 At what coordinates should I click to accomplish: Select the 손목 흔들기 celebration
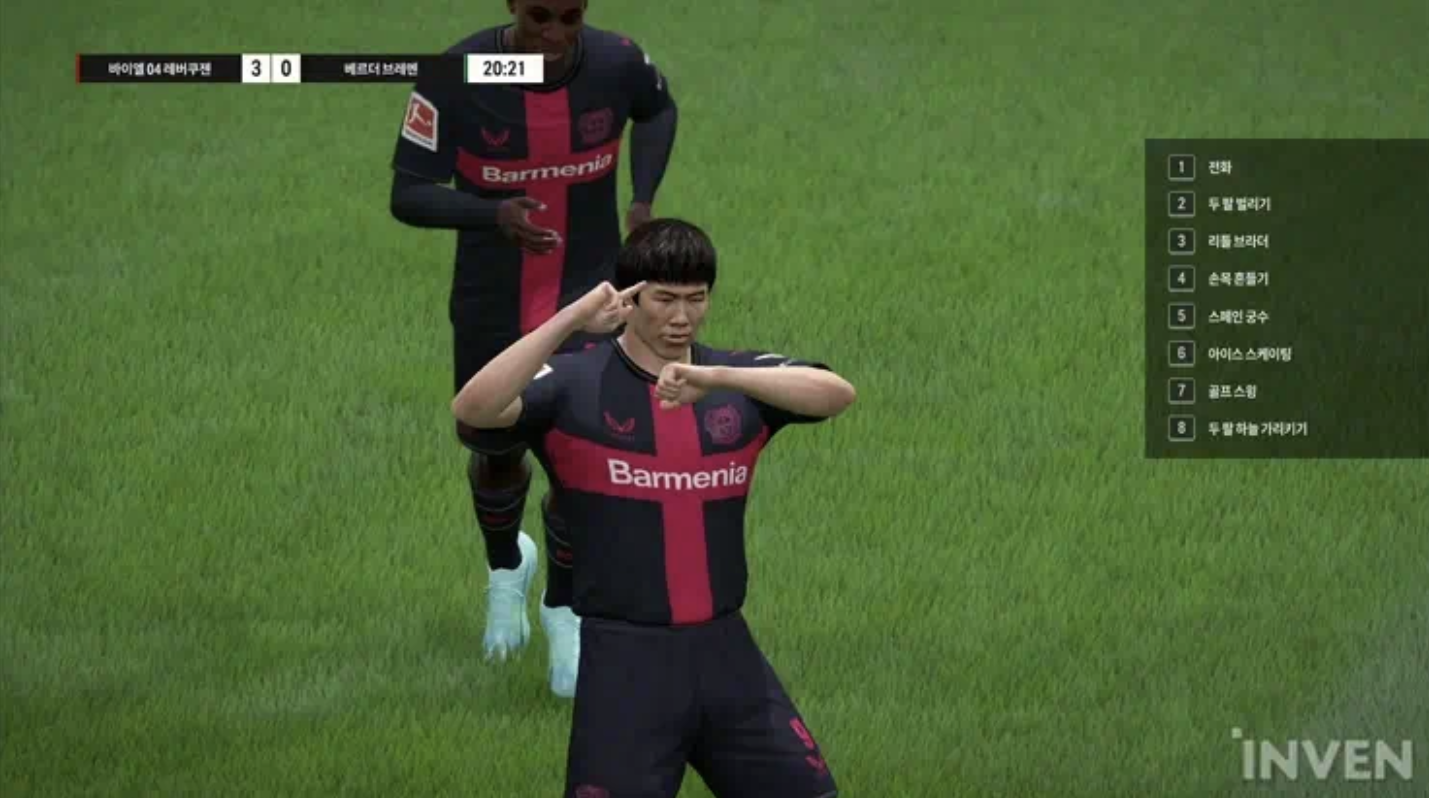1238,279
